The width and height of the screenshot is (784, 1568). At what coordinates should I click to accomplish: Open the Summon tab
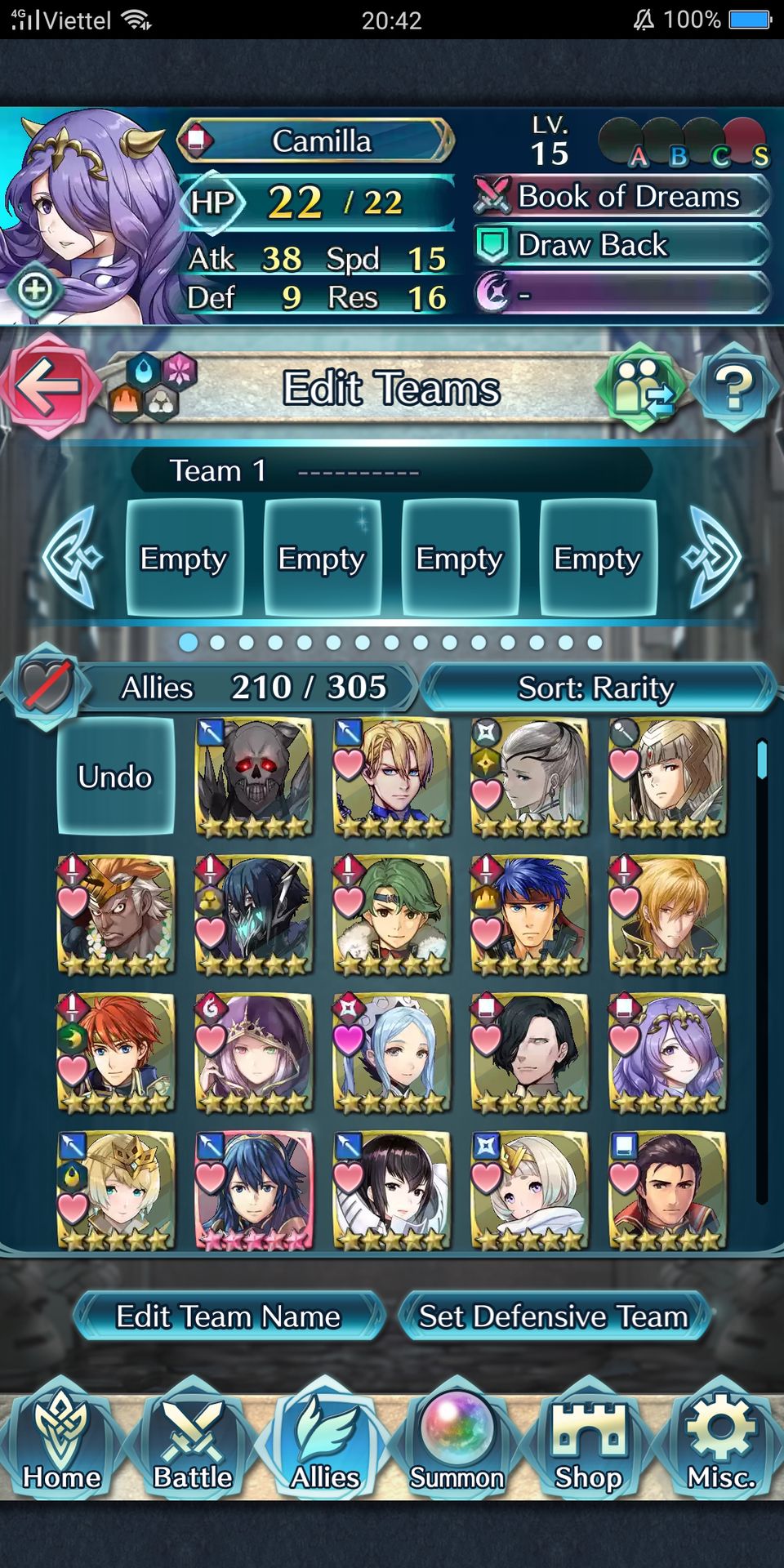tap(457, 1442)
